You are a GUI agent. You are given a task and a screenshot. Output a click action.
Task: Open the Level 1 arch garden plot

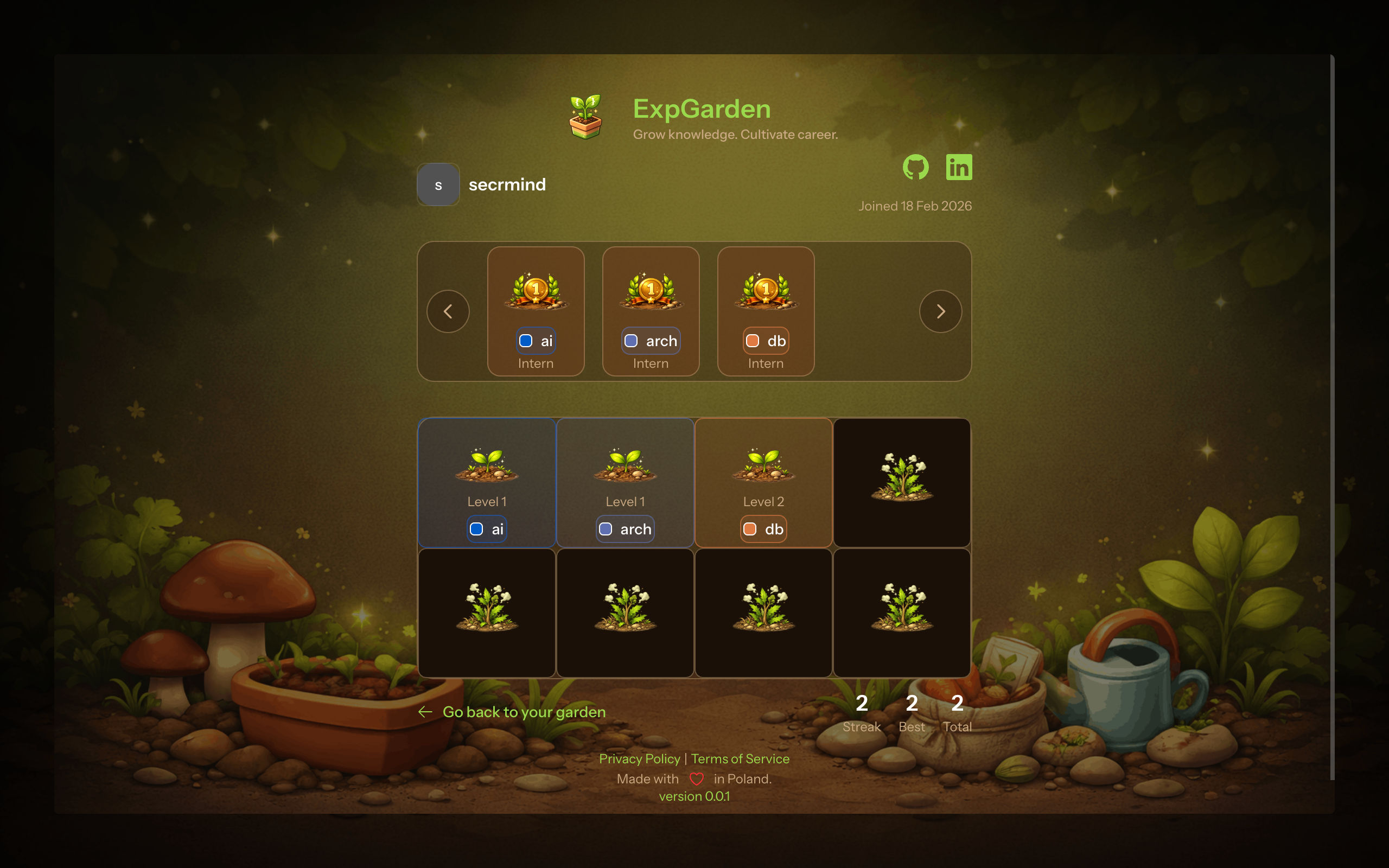[625, 482]
